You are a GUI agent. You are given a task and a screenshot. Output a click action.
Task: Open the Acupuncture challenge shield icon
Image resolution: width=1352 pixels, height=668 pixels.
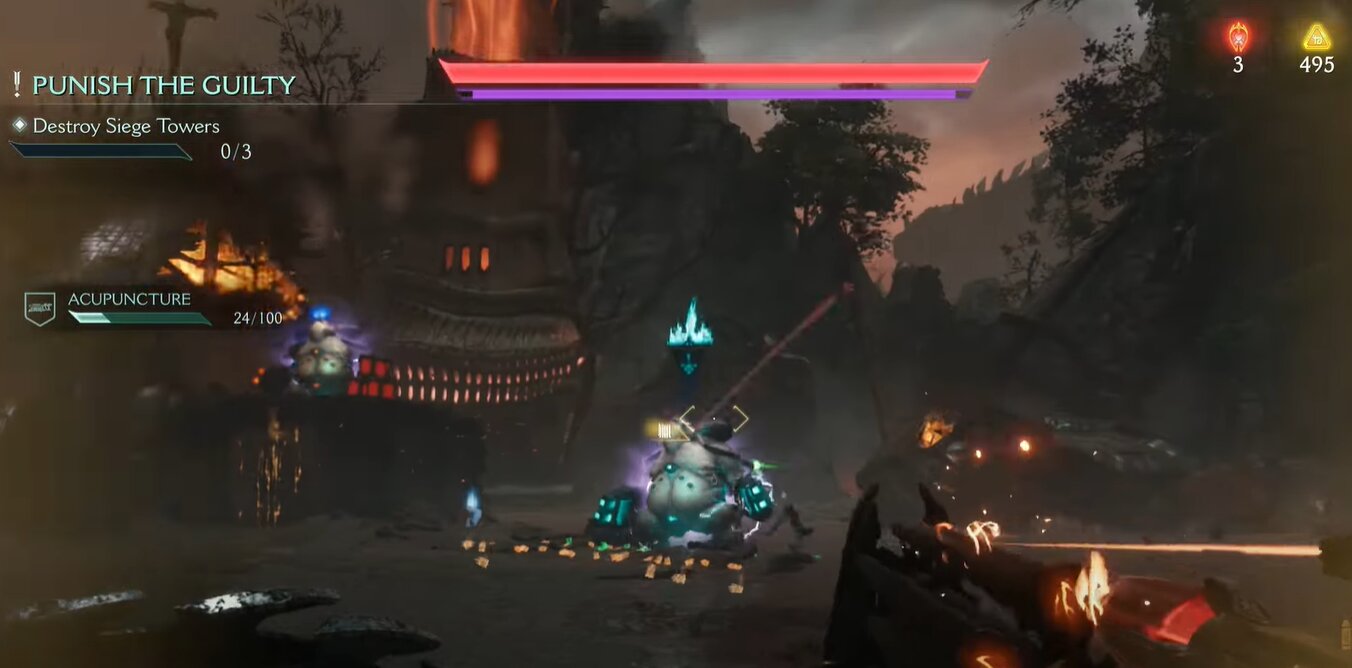[40, 308]
